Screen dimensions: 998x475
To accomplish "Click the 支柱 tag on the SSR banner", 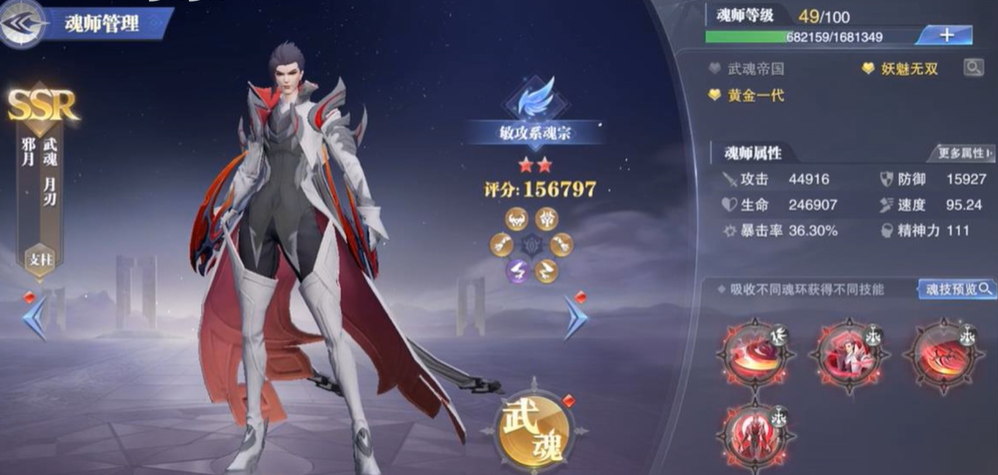I will [x=40, y=259].
